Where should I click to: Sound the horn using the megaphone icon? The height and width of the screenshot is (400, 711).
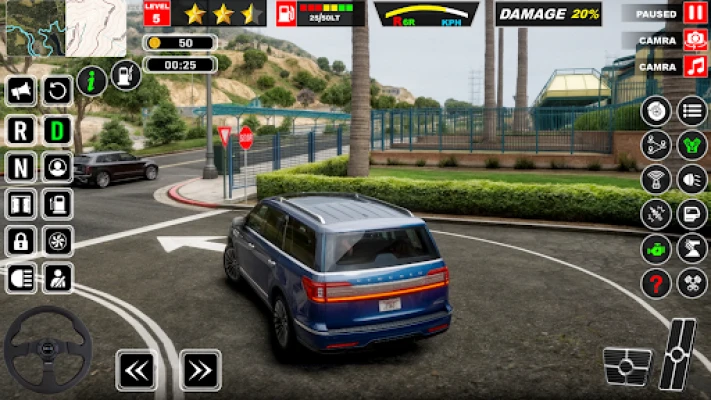click(21, 92)
